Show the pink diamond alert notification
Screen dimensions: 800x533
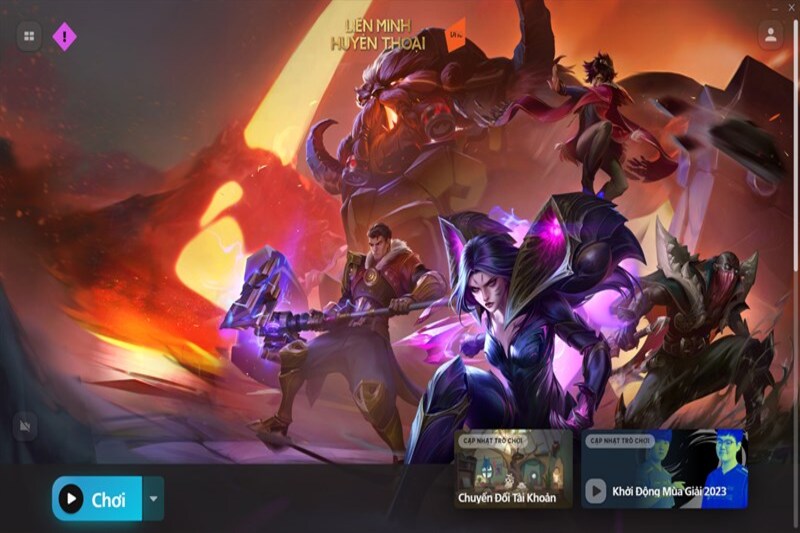coord(65,37)
